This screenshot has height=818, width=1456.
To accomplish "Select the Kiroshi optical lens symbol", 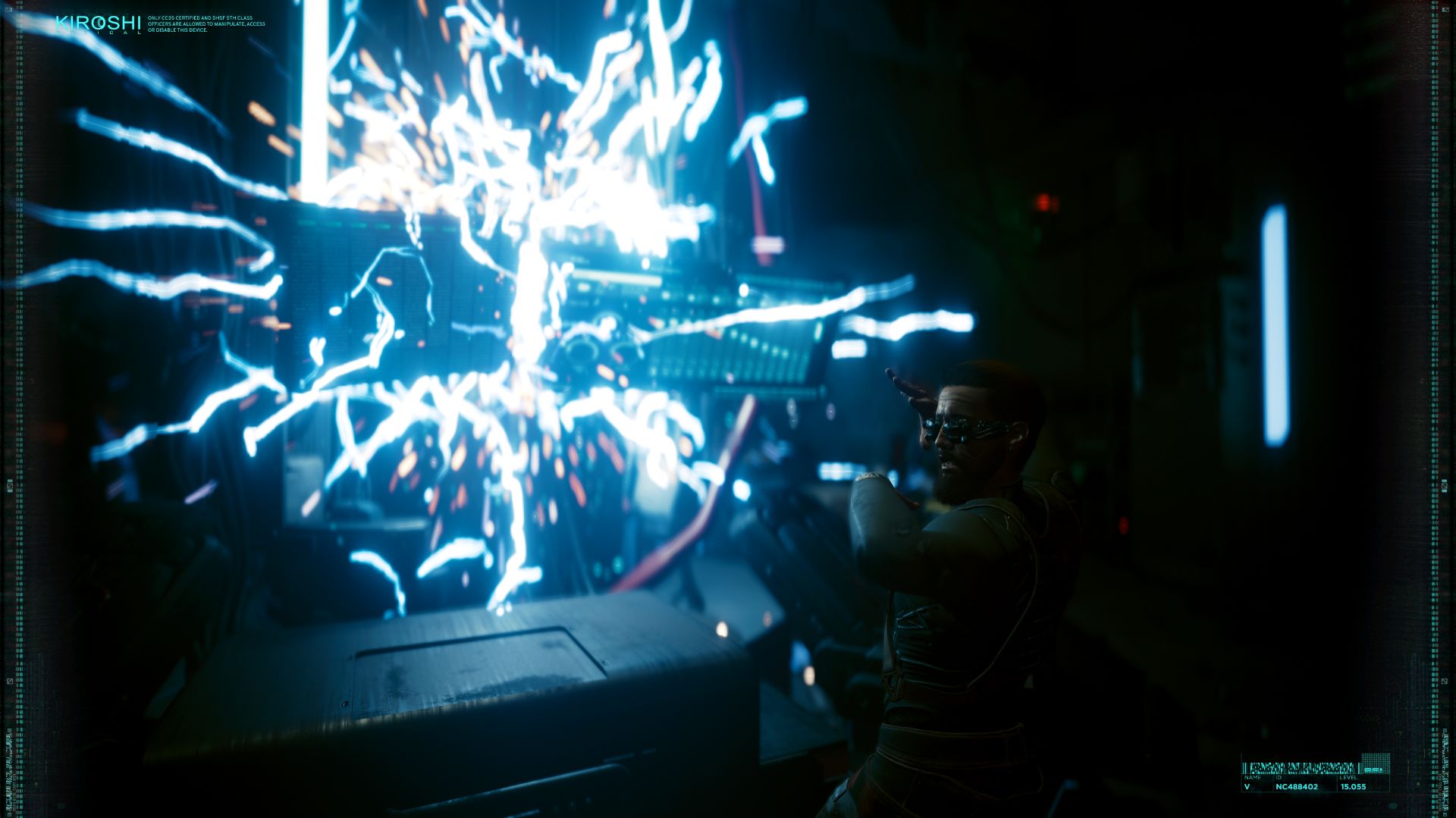I will point(101,23).
